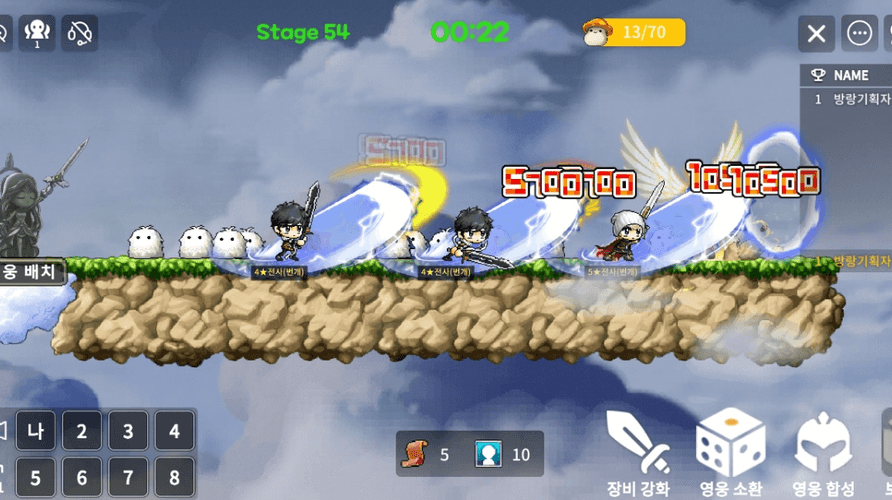Switch to player slot 6
This screenshot has width=892, height=500.
(82, 477)
